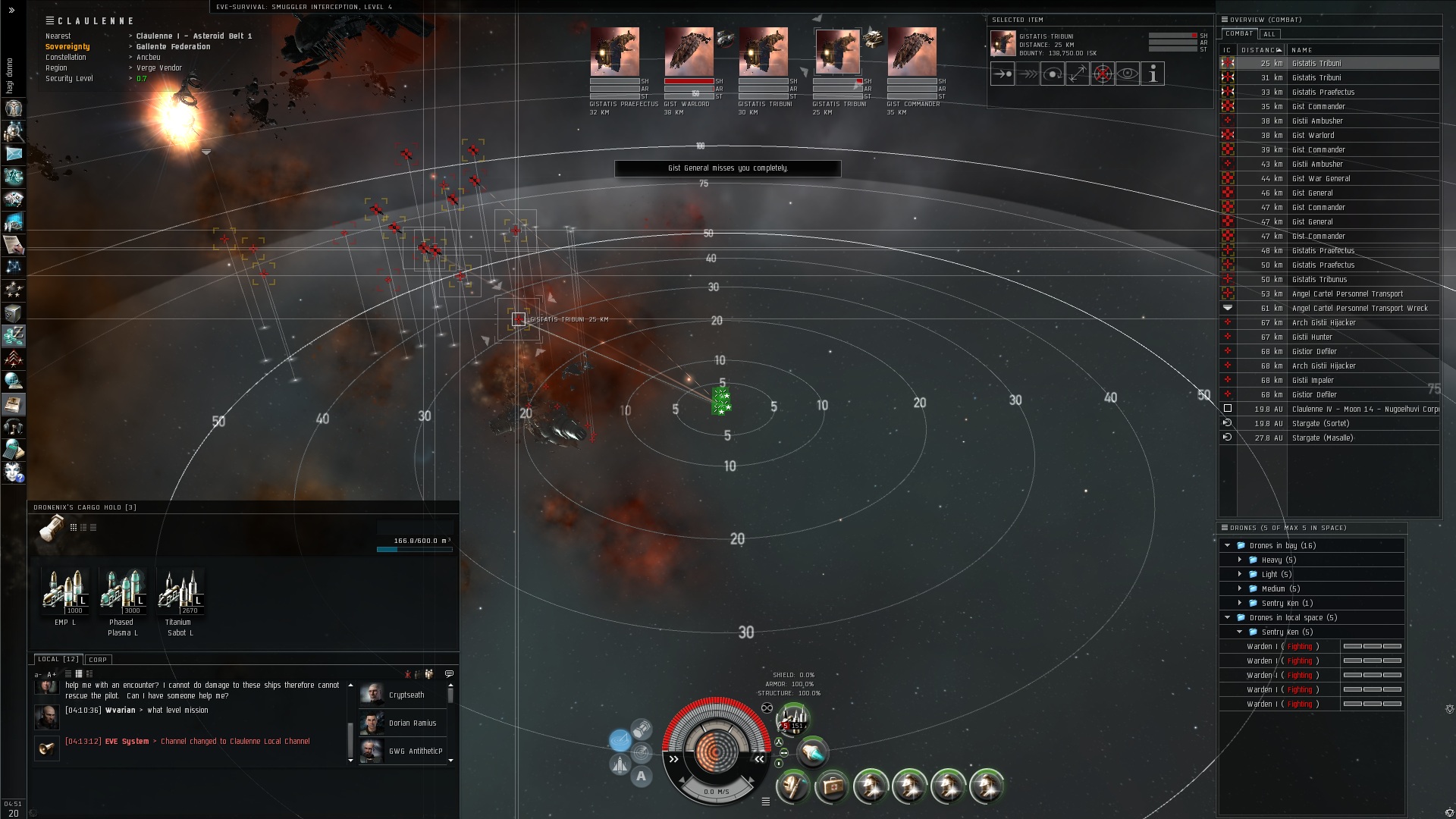Select the locked Gist Warlord target
1456x819 pixels.
click(x=689, y=52)
